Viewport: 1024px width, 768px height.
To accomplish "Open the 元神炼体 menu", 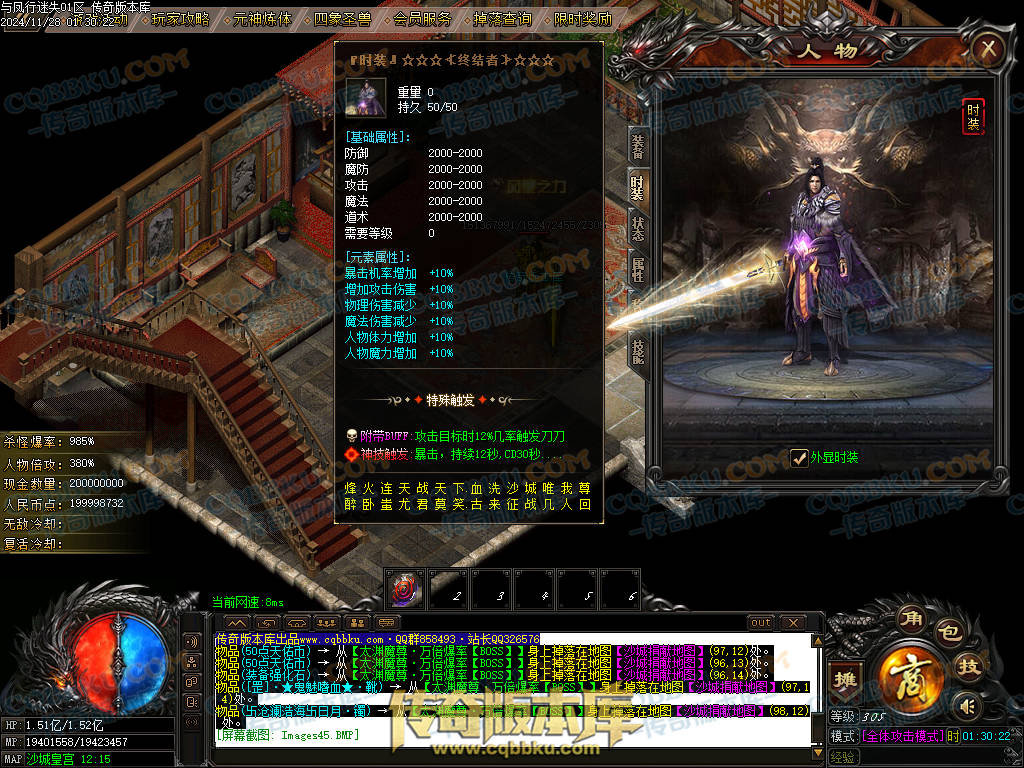I will [x=262, y=19].
